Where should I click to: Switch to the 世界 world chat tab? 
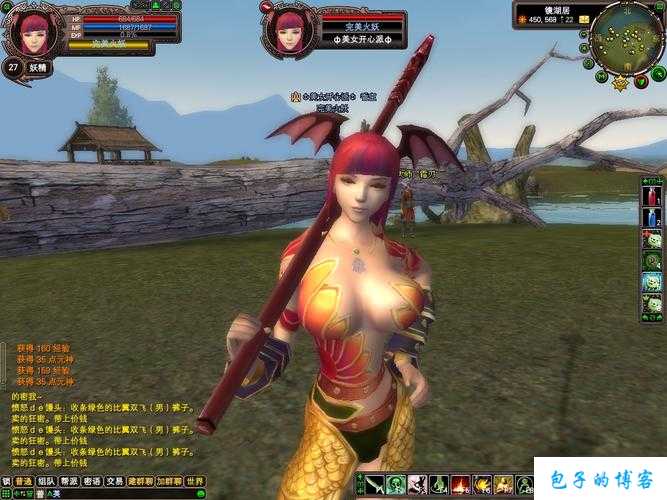tap(195, 481)
